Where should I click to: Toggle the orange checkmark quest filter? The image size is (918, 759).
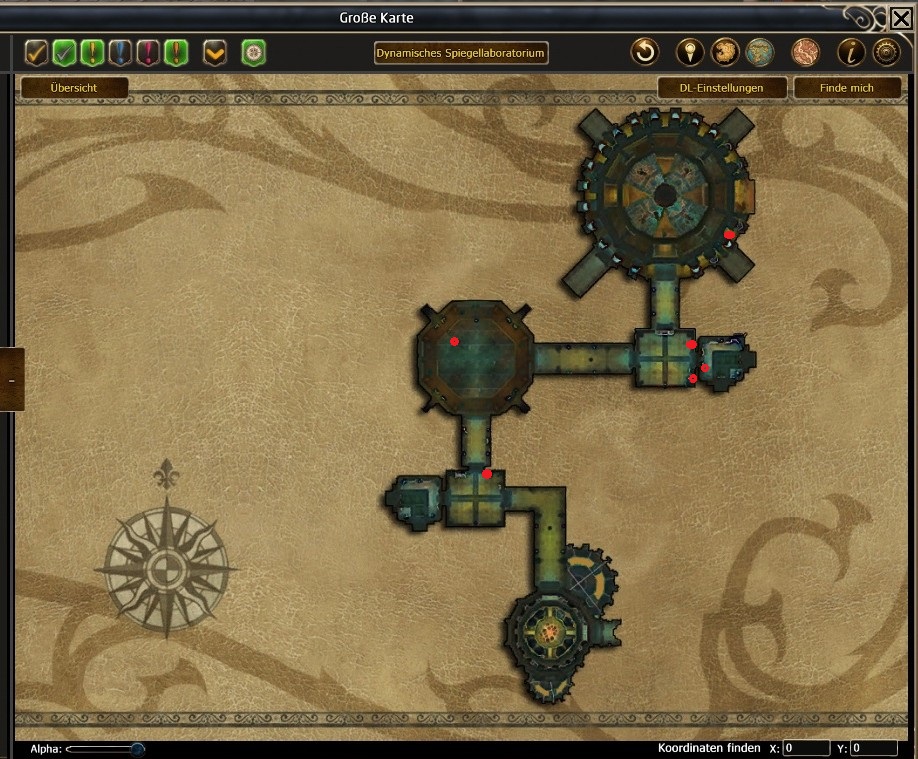tap(37, 52)
